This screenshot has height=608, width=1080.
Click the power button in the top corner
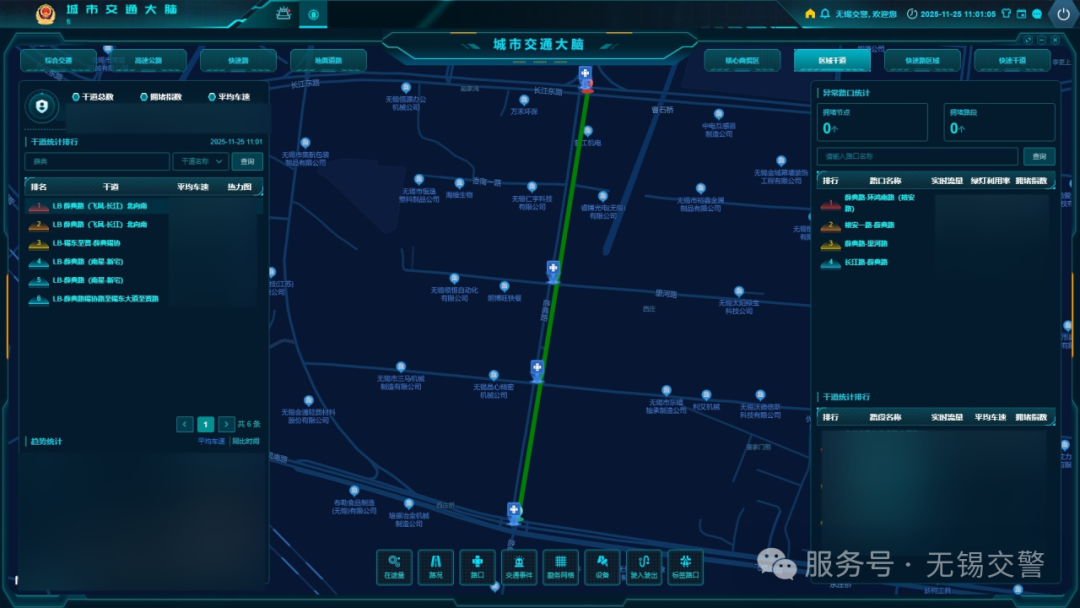click(x=1063, y=14)
